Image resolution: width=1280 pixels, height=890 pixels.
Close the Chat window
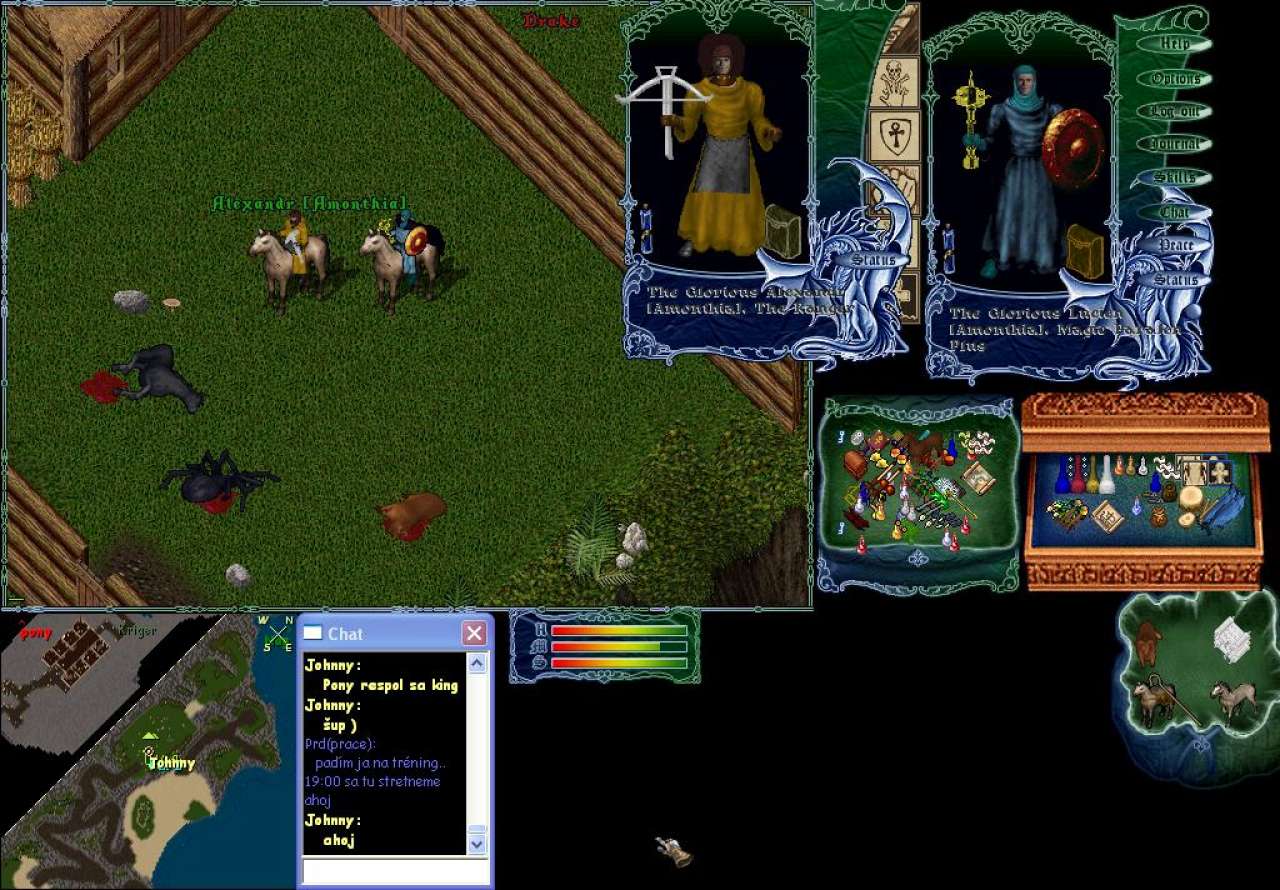point(474,633)
